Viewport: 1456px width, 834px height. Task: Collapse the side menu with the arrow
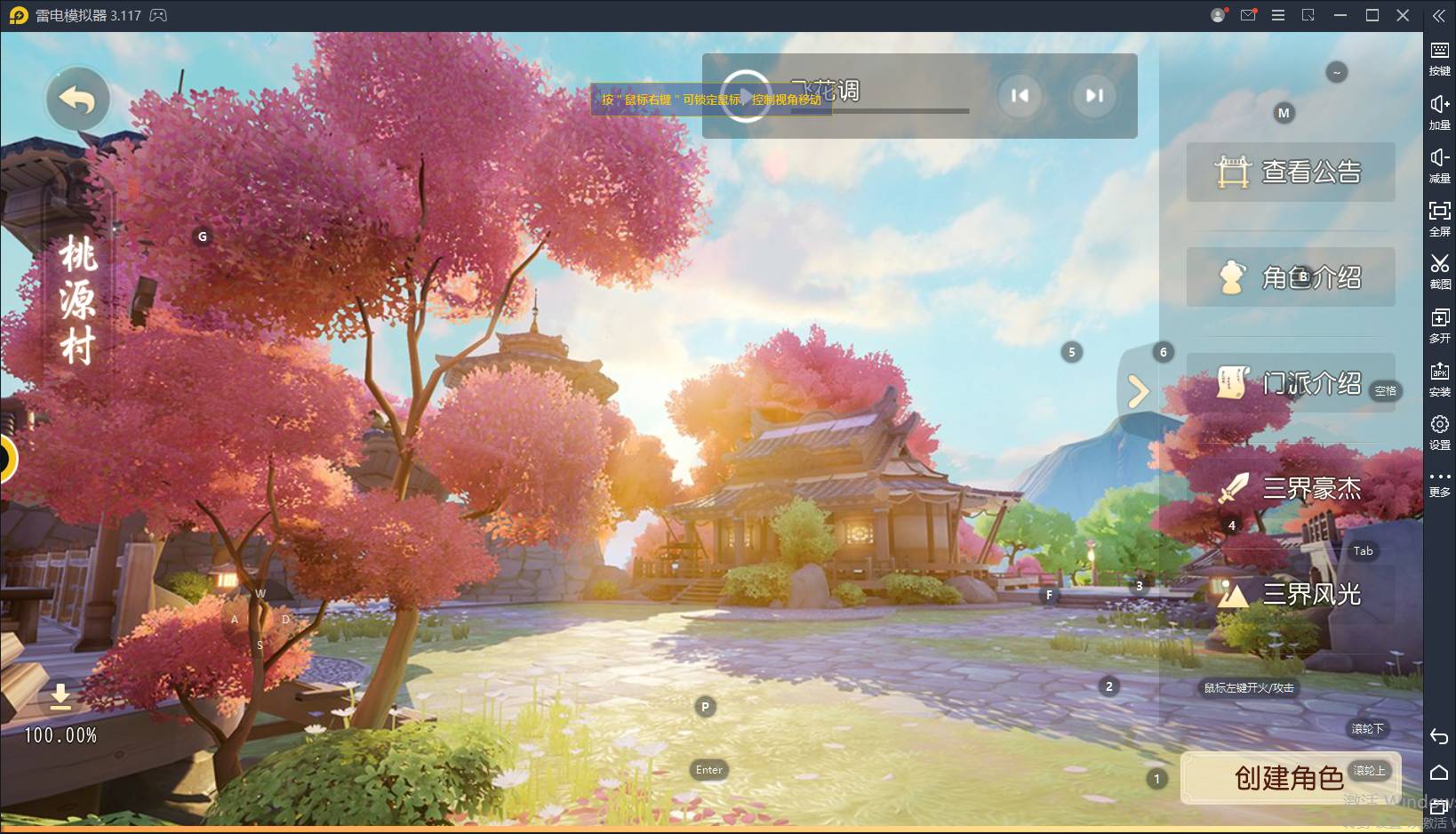(x=1138, y=391)
